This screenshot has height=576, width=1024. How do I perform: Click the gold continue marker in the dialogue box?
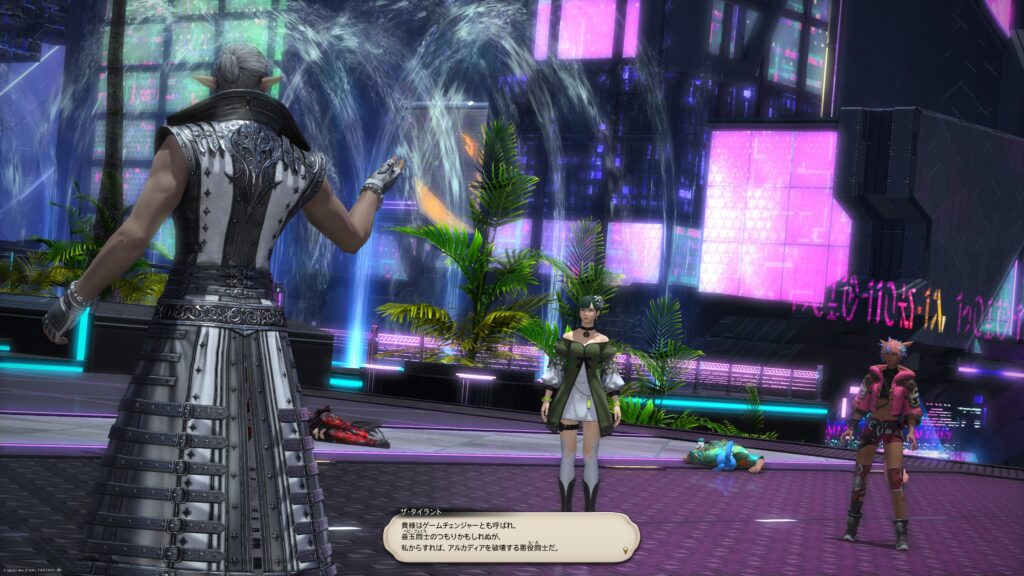pyautogui.click(x=627, y=551)
